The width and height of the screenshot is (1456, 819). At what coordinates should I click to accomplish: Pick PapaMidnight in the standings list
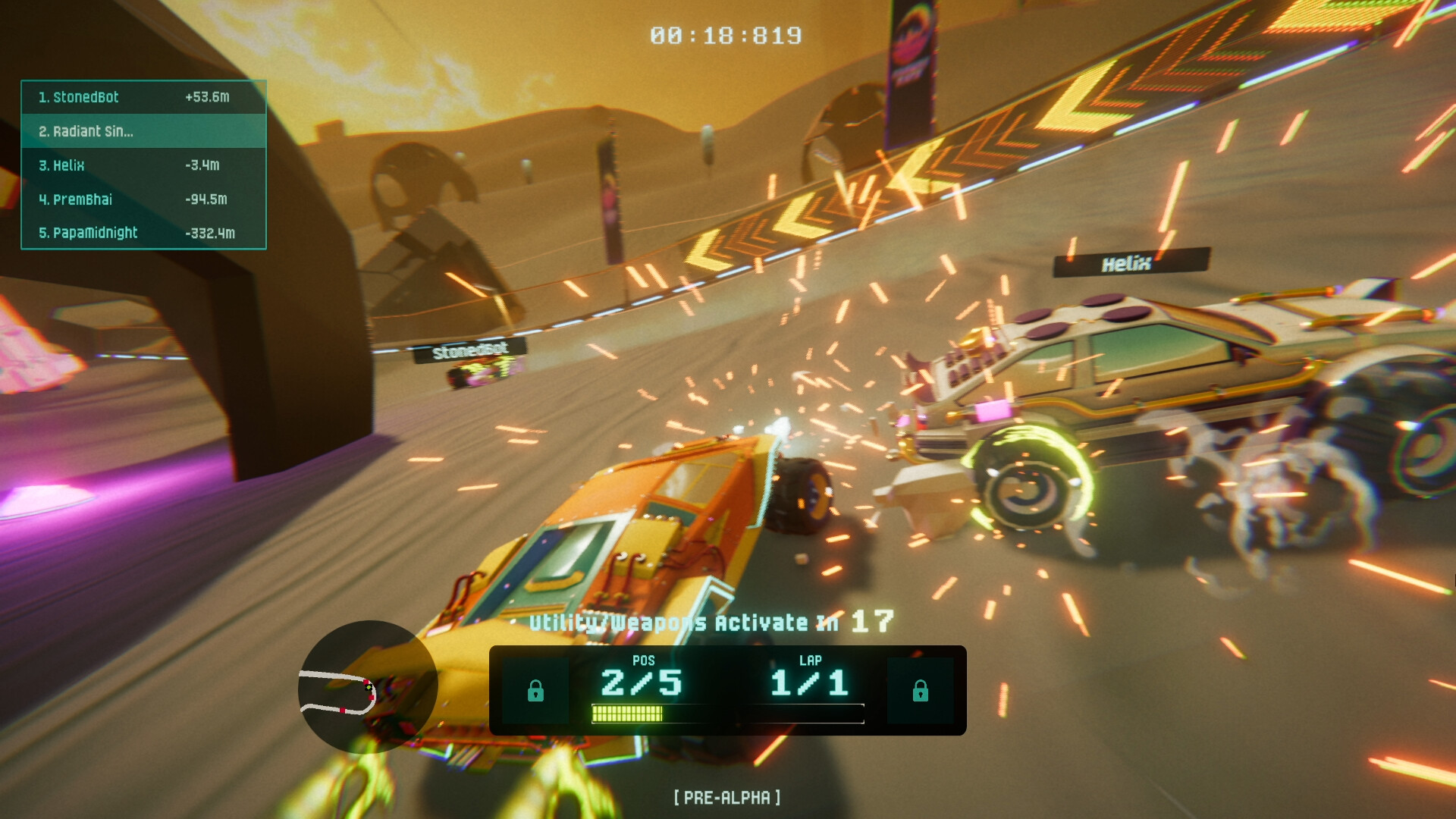[x=143, y=233]
